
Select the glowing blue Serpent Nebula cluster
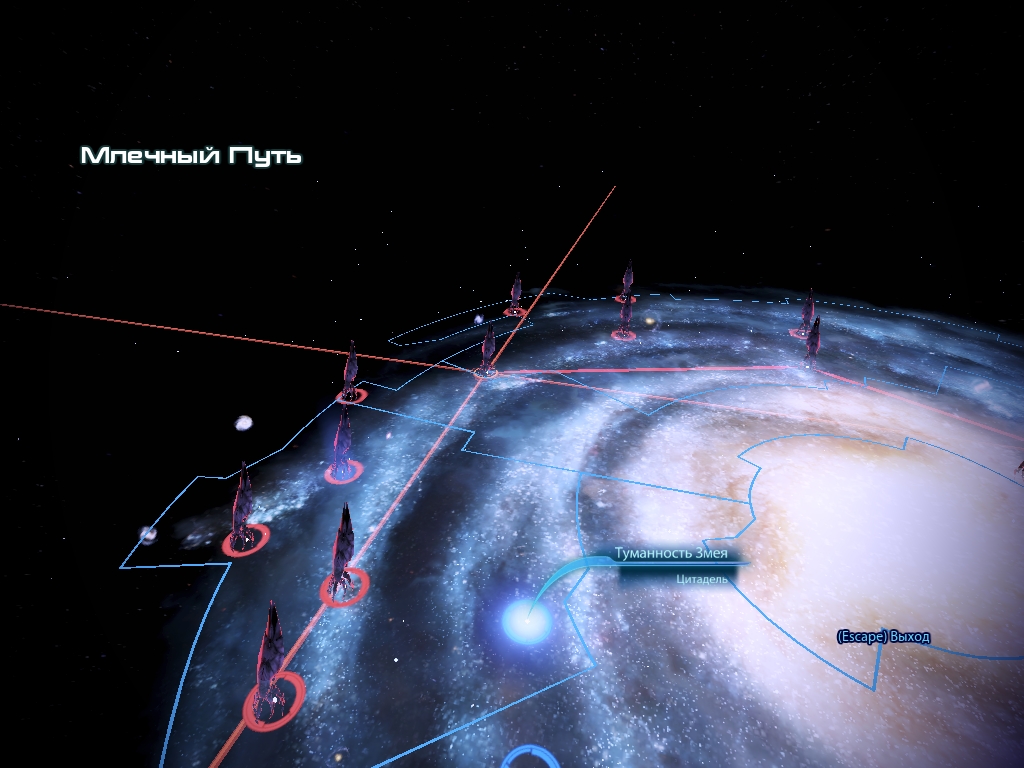(x=526, y=622)
